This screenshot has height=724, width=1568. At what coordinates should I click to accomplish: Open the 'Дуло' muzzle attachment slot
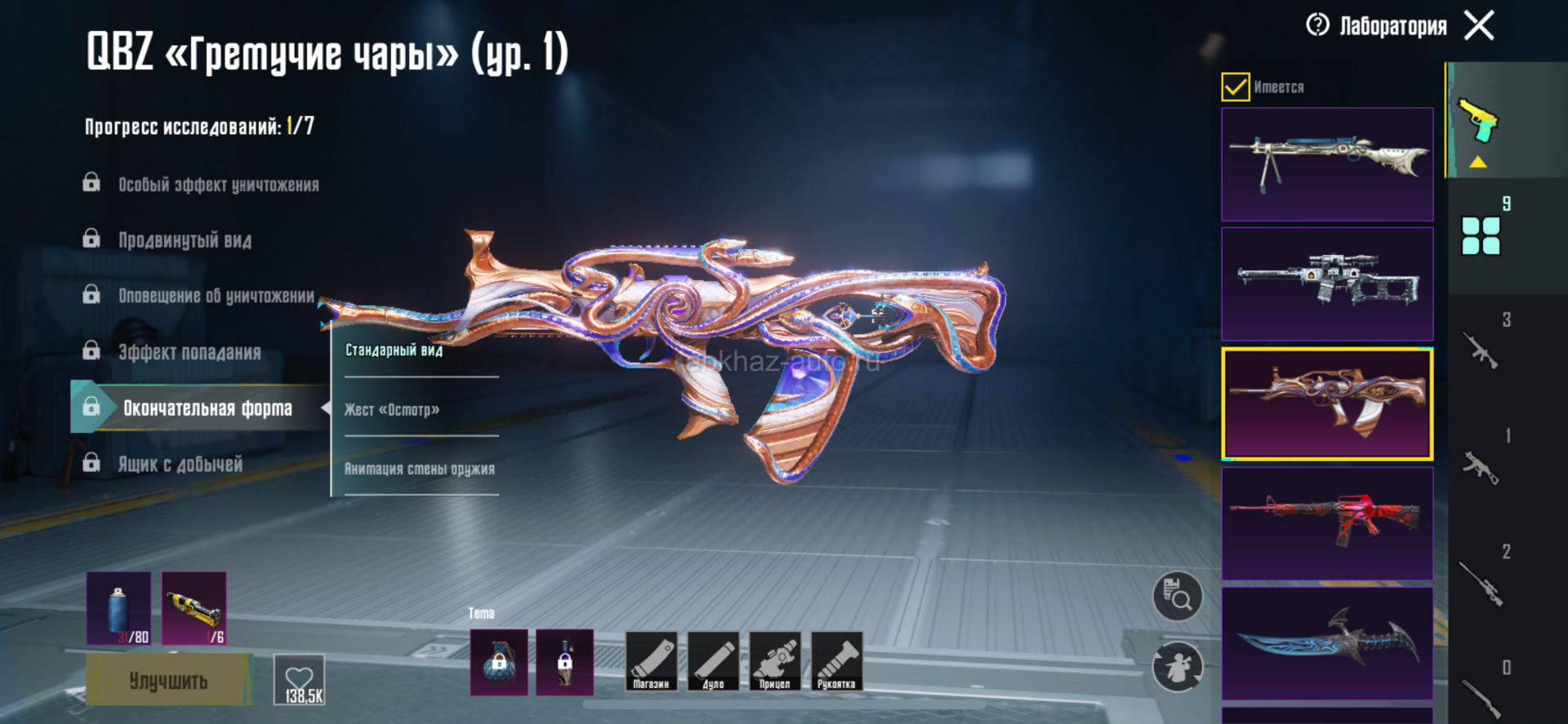pos(714,662)
